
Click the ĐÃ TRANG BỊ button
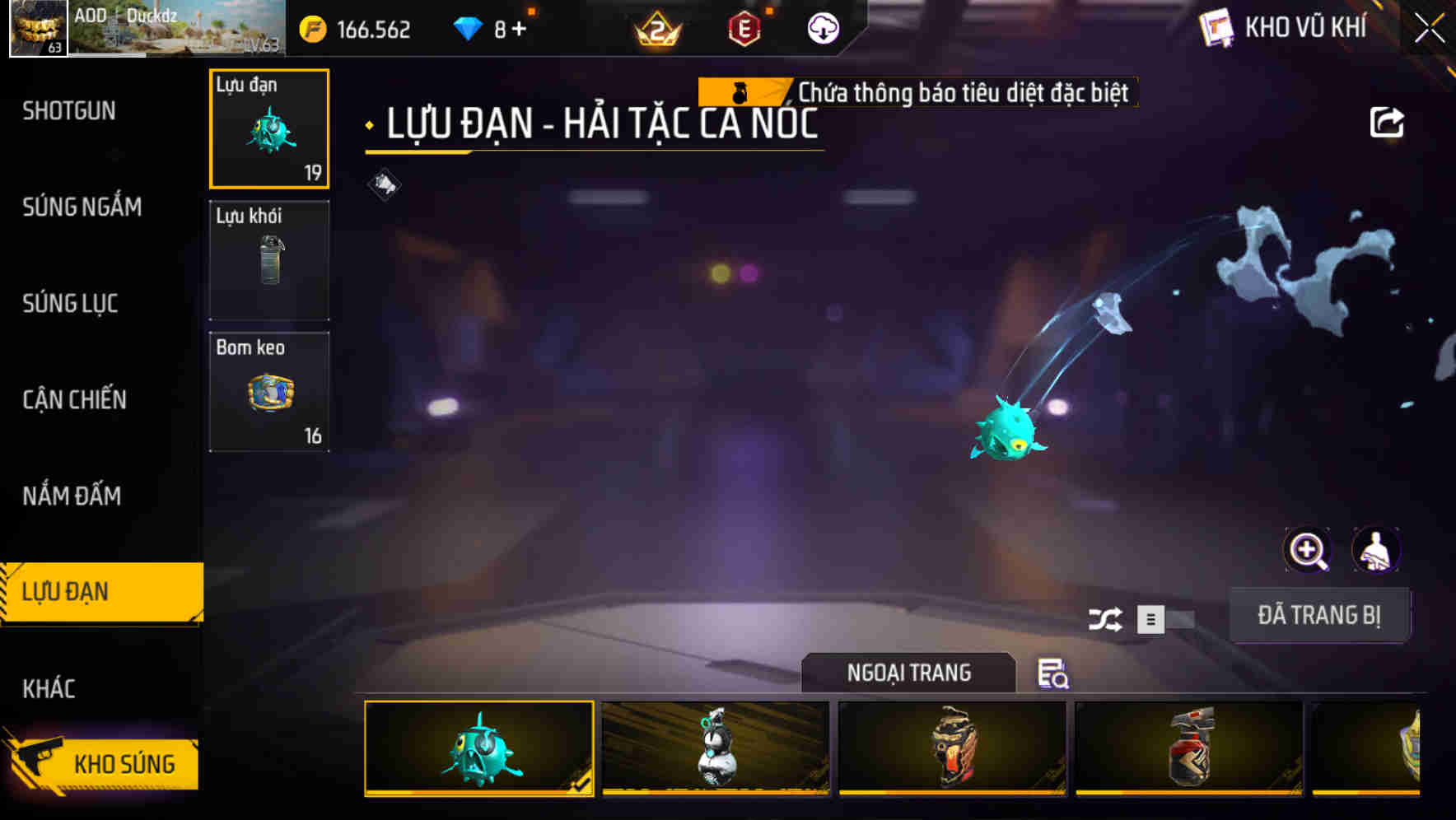[x=1321, y=614]
